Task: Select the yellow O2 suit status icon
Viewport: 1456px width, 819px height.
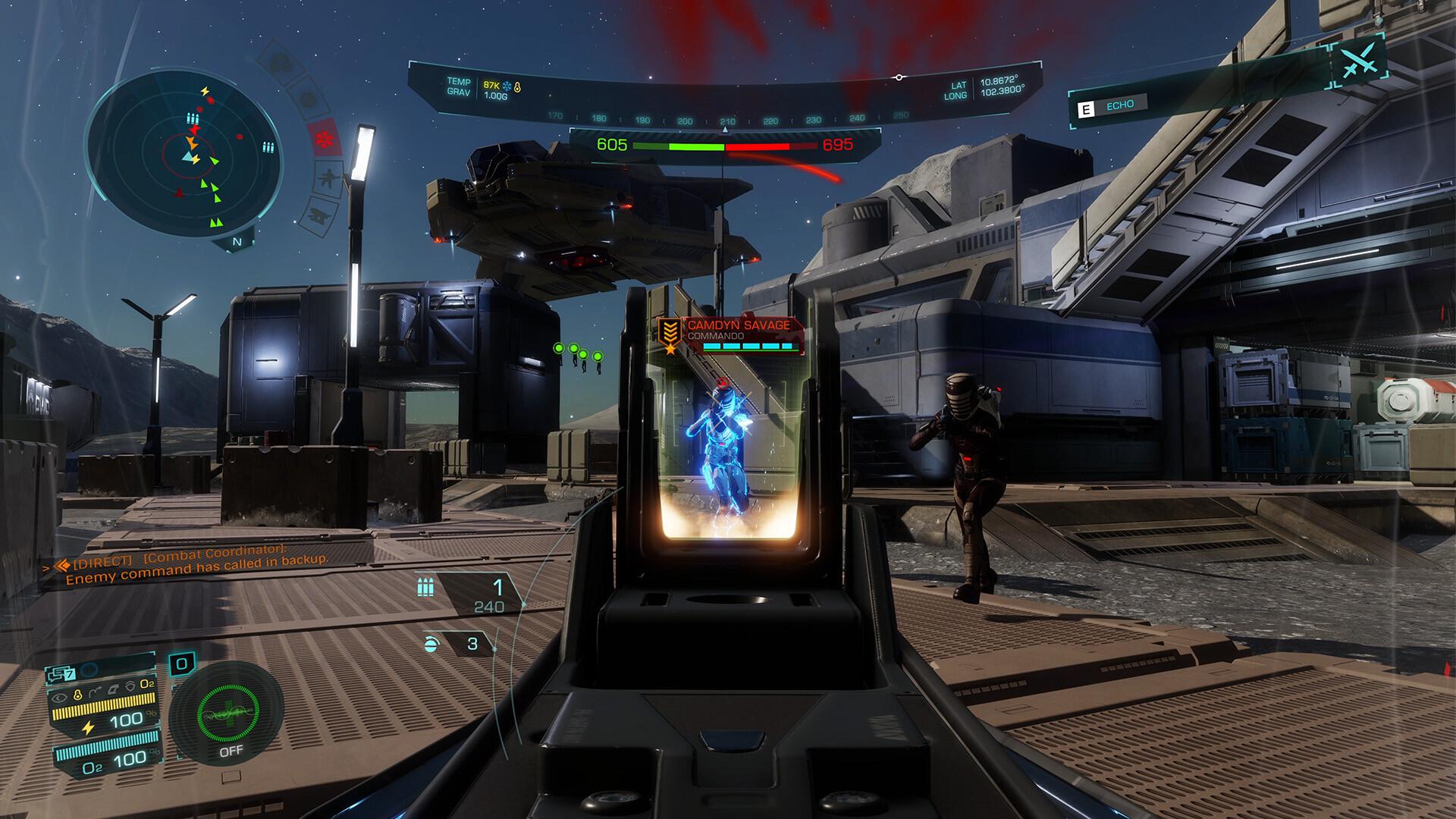Action: [147, 684]
